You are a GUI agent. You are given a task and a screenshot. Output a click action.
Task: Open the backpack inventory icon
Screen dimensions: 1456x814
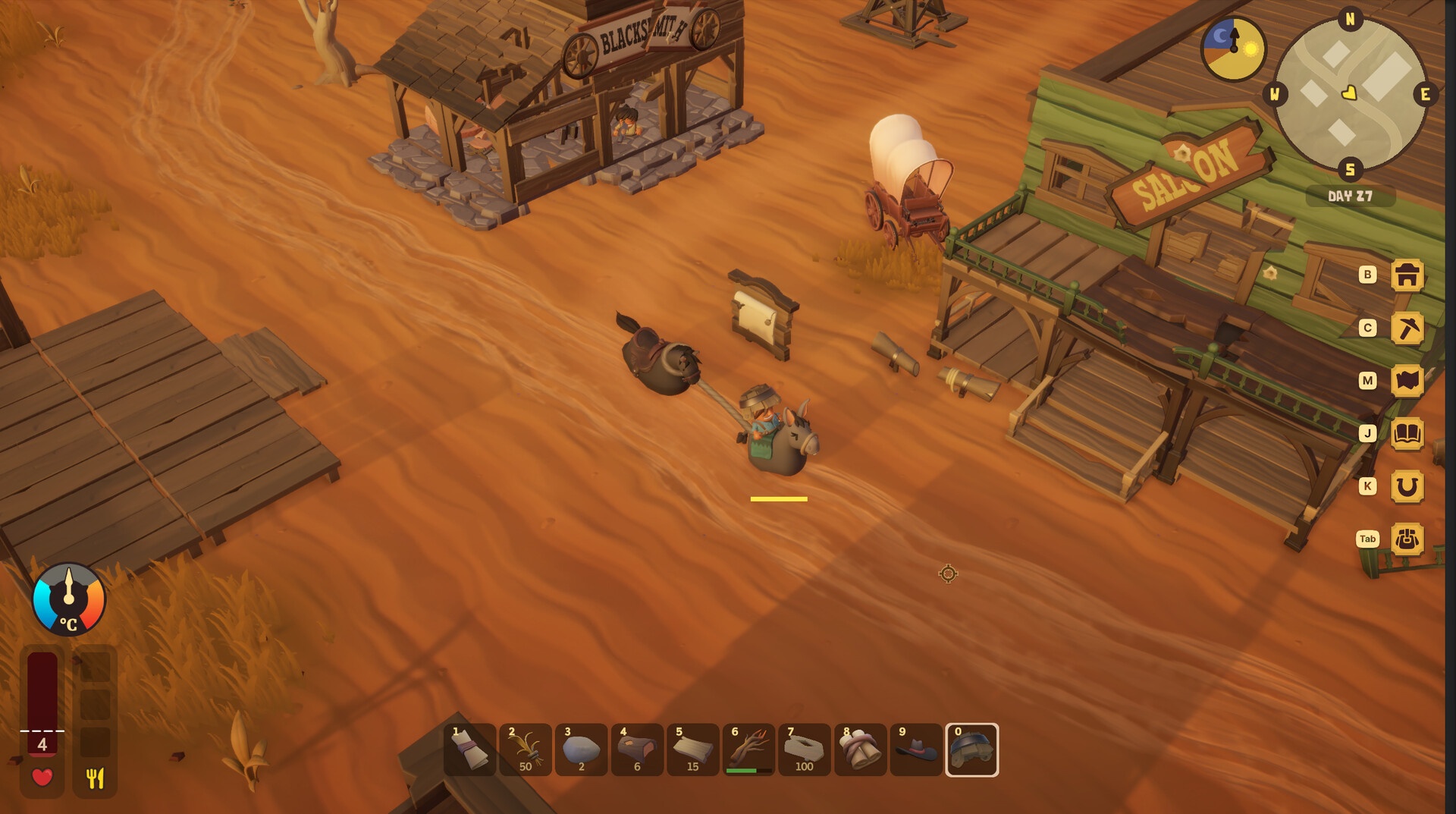point(1407,539)
